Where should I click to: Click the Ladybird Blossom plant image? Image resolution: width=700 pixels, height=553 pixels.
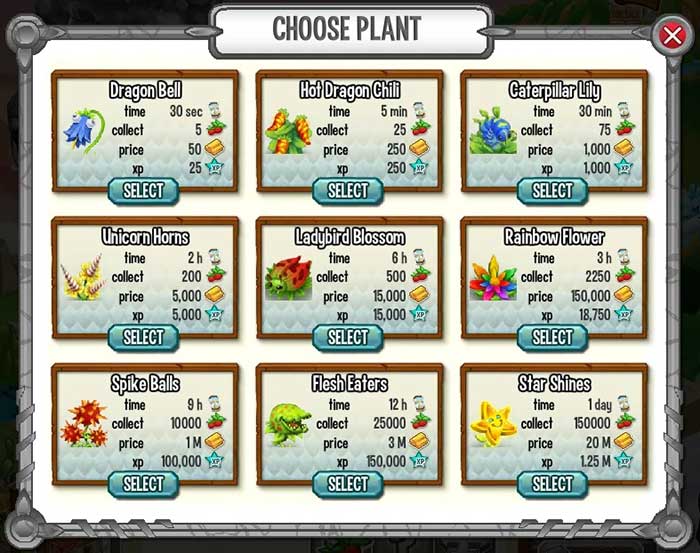pyautogui.click(x=289, y=279)
